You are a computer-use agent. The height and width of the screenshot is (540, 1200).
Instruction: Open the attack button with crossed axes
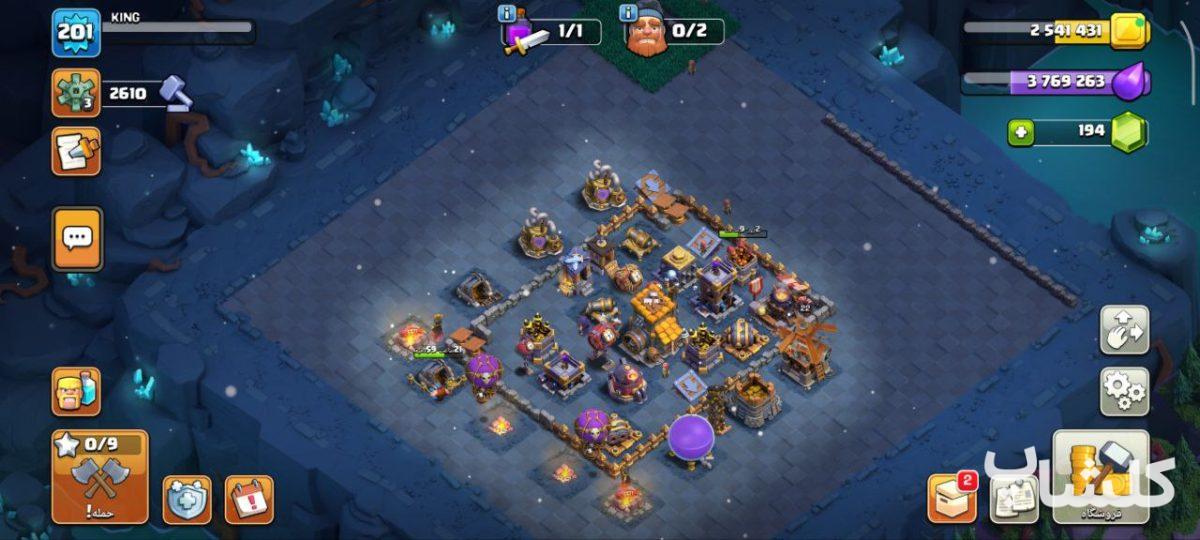[x=100, y=477]
